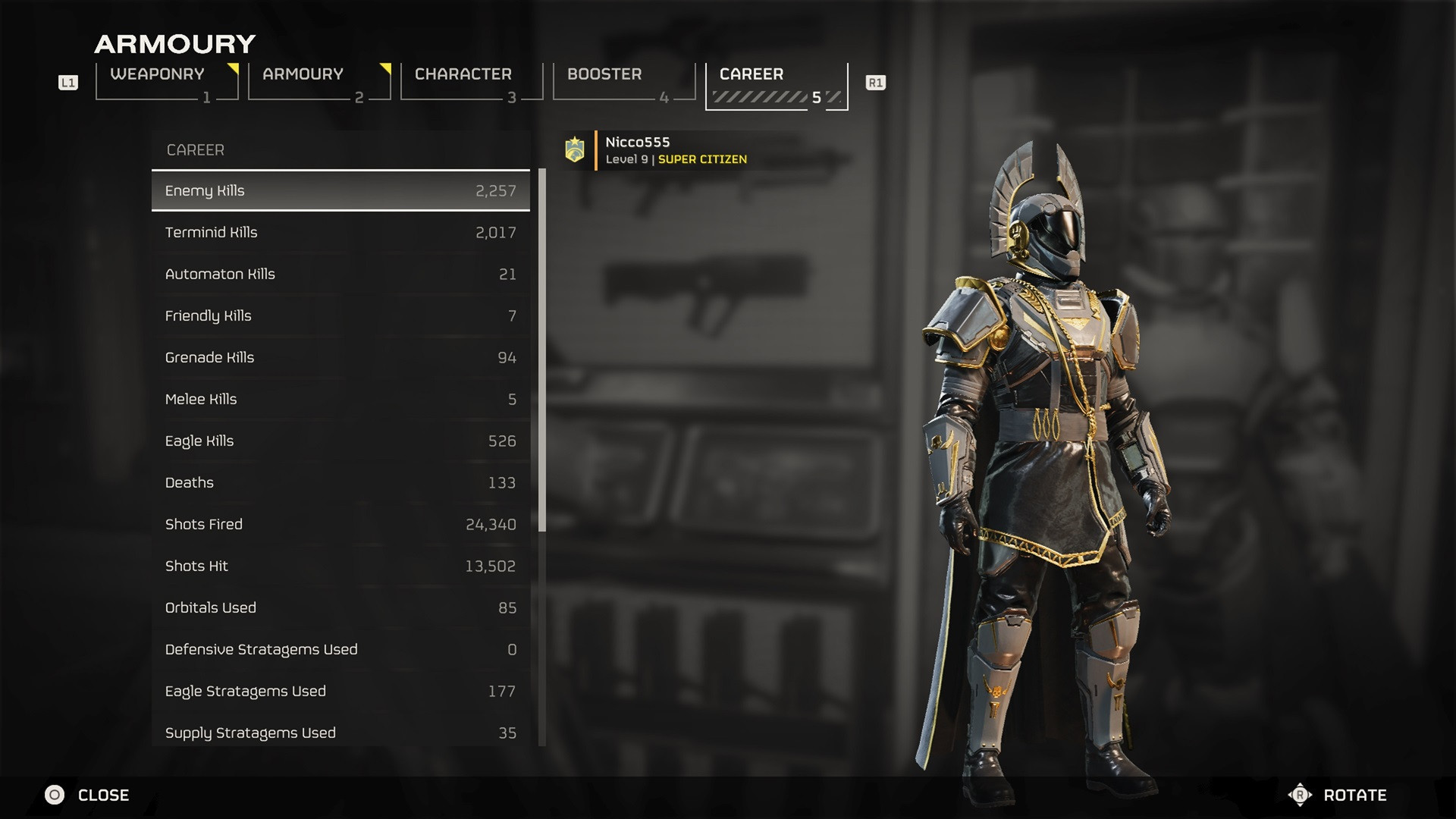Choose the Shots Fired row

(x=340, y=525)
